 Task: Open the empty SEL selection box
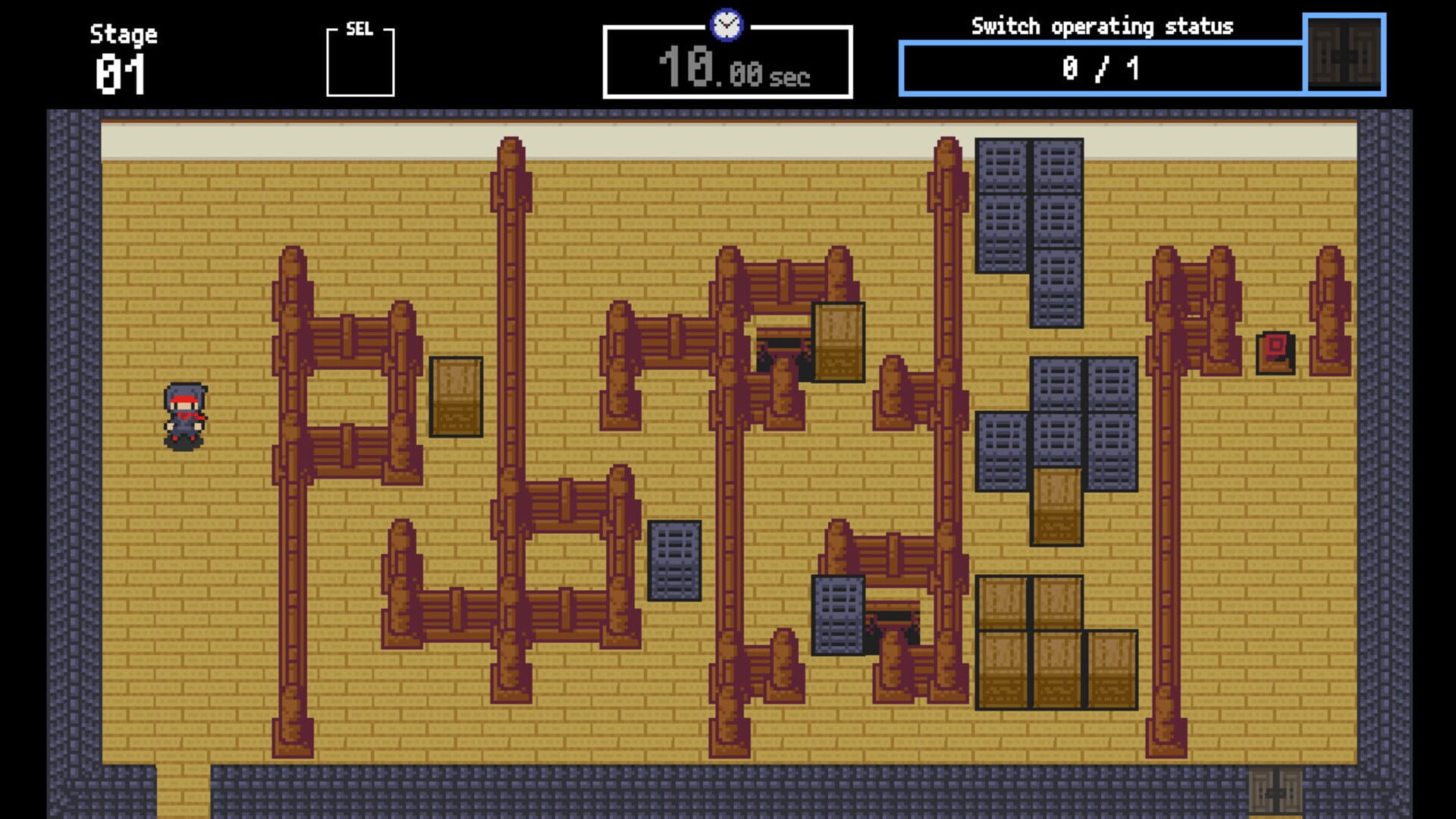click(x=360, y=64)
